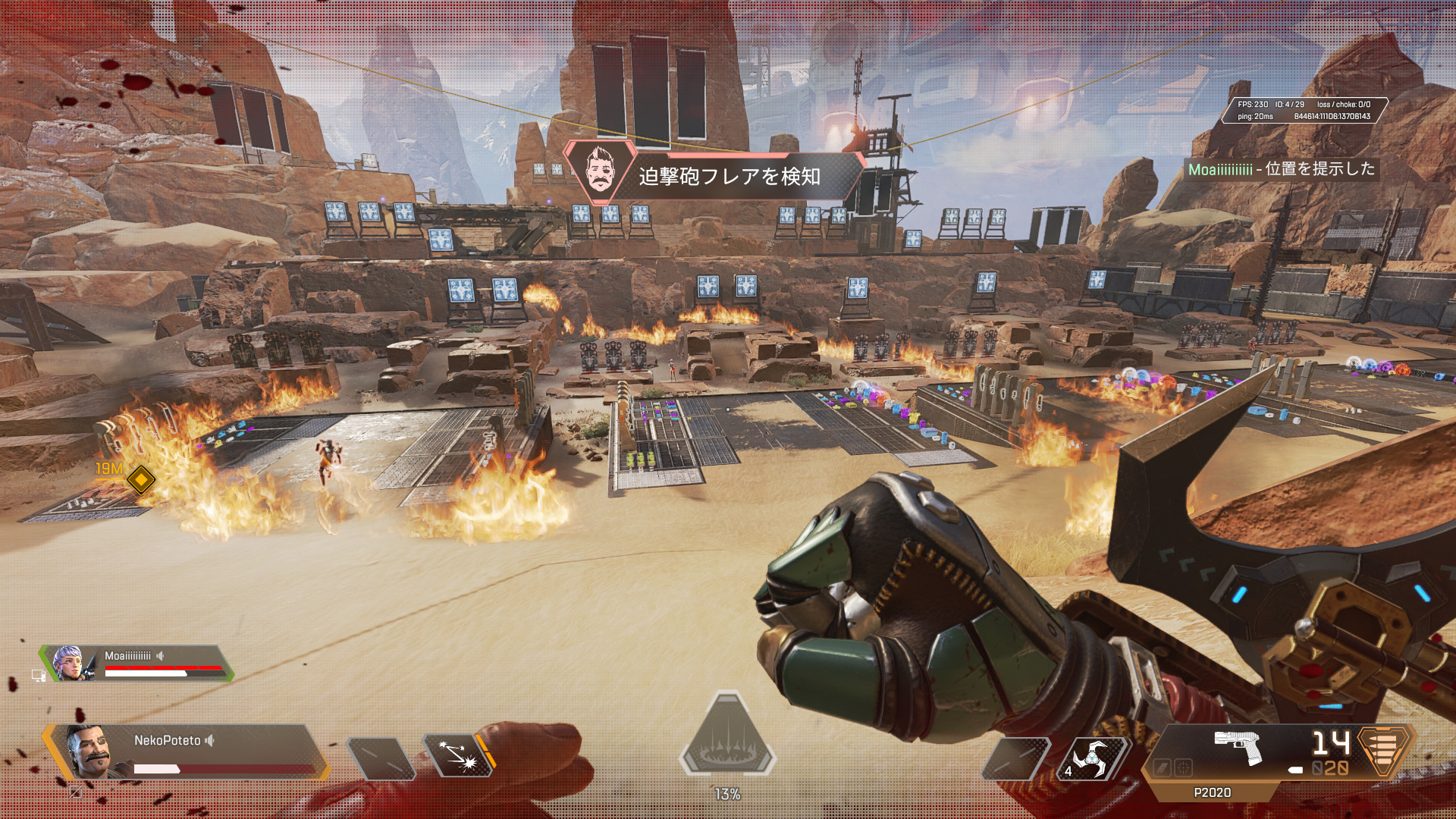Click the yellow diamond ping marker
Image resolution: width=1456 pixels, height=819 pixels.
(x=141, y=479)
